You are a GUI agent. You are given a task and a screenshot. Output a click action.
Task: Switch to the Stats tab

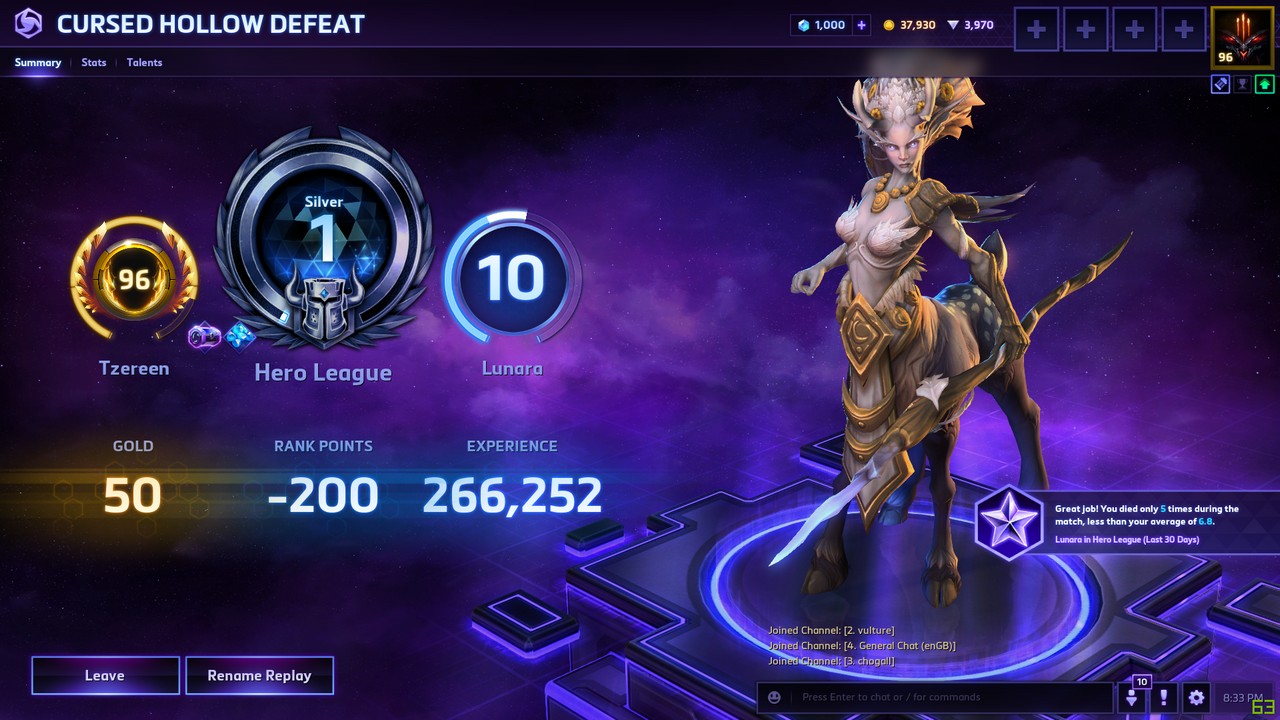pyautogui.click(x=94, y=62)
